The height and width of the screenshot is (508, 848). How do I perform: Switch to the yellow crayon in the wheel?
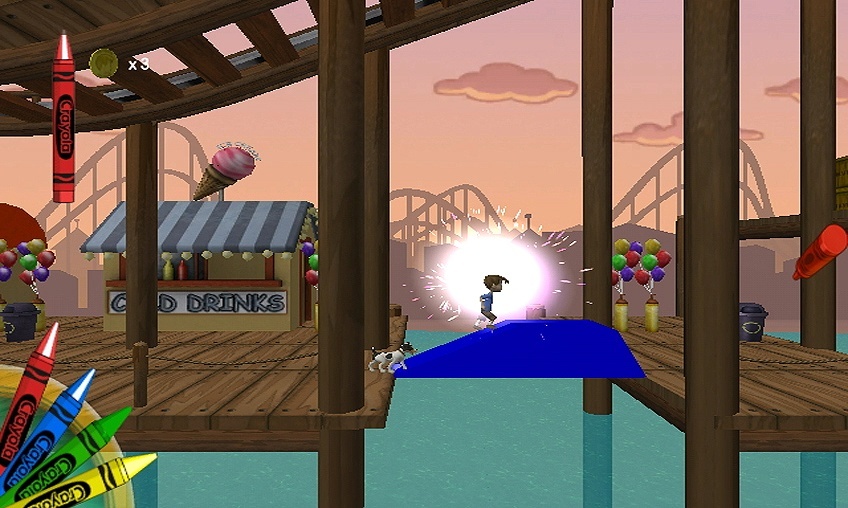(95, 479)
